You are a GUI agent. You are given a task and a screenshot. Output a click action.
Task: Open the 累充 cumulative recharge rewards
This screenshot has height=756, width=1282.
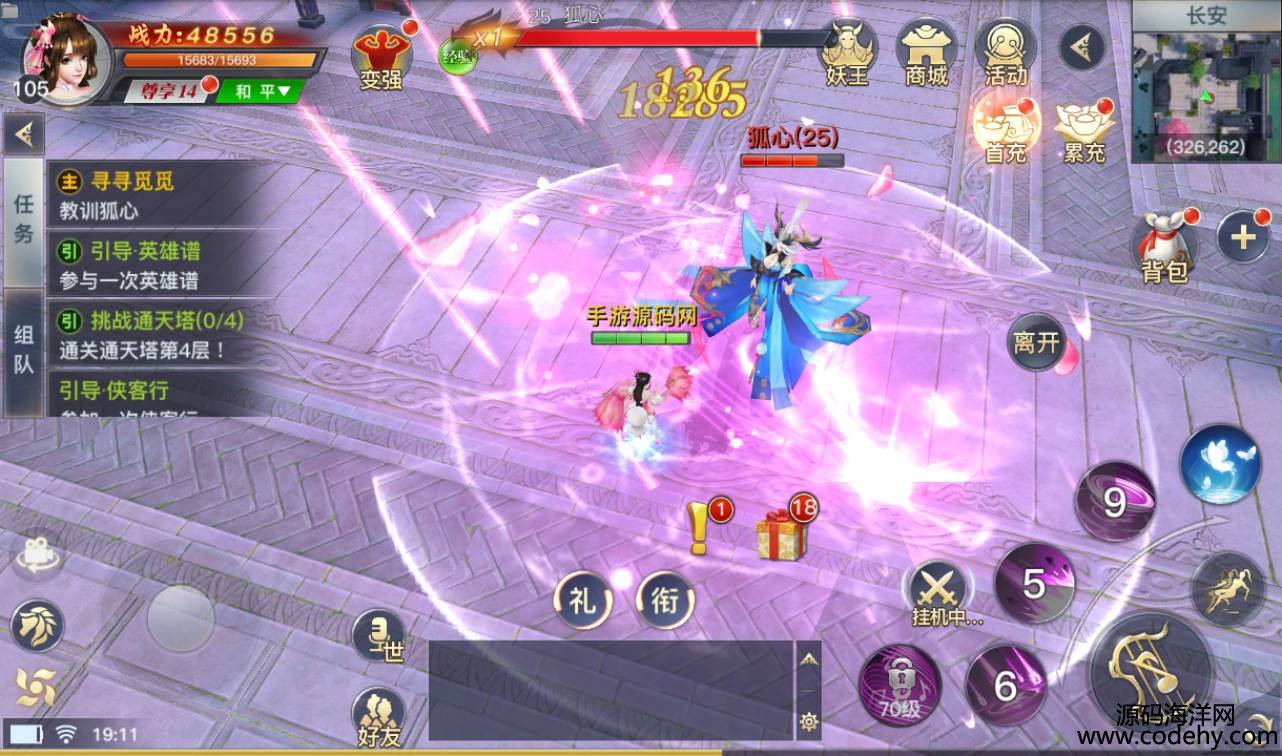coord(1085,130)
